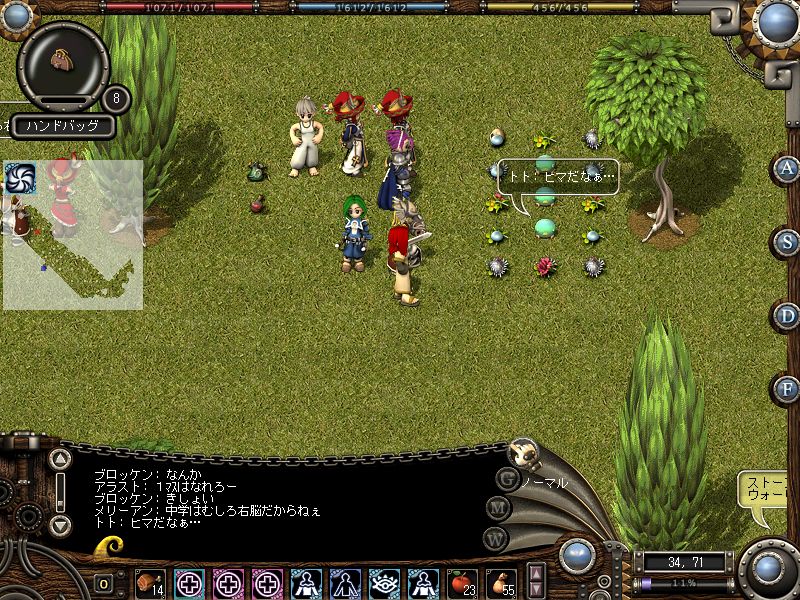Select the D side button
The height and width of the screenshot is (600, 800).
tap(788, 316)
